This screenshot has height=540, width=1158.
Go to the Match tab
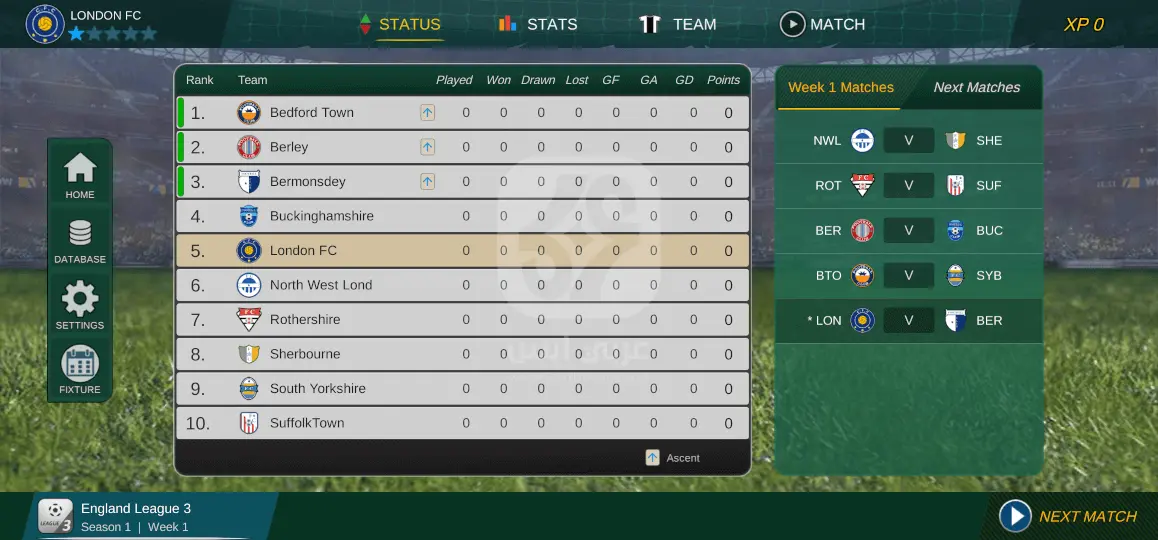(822, 24)
